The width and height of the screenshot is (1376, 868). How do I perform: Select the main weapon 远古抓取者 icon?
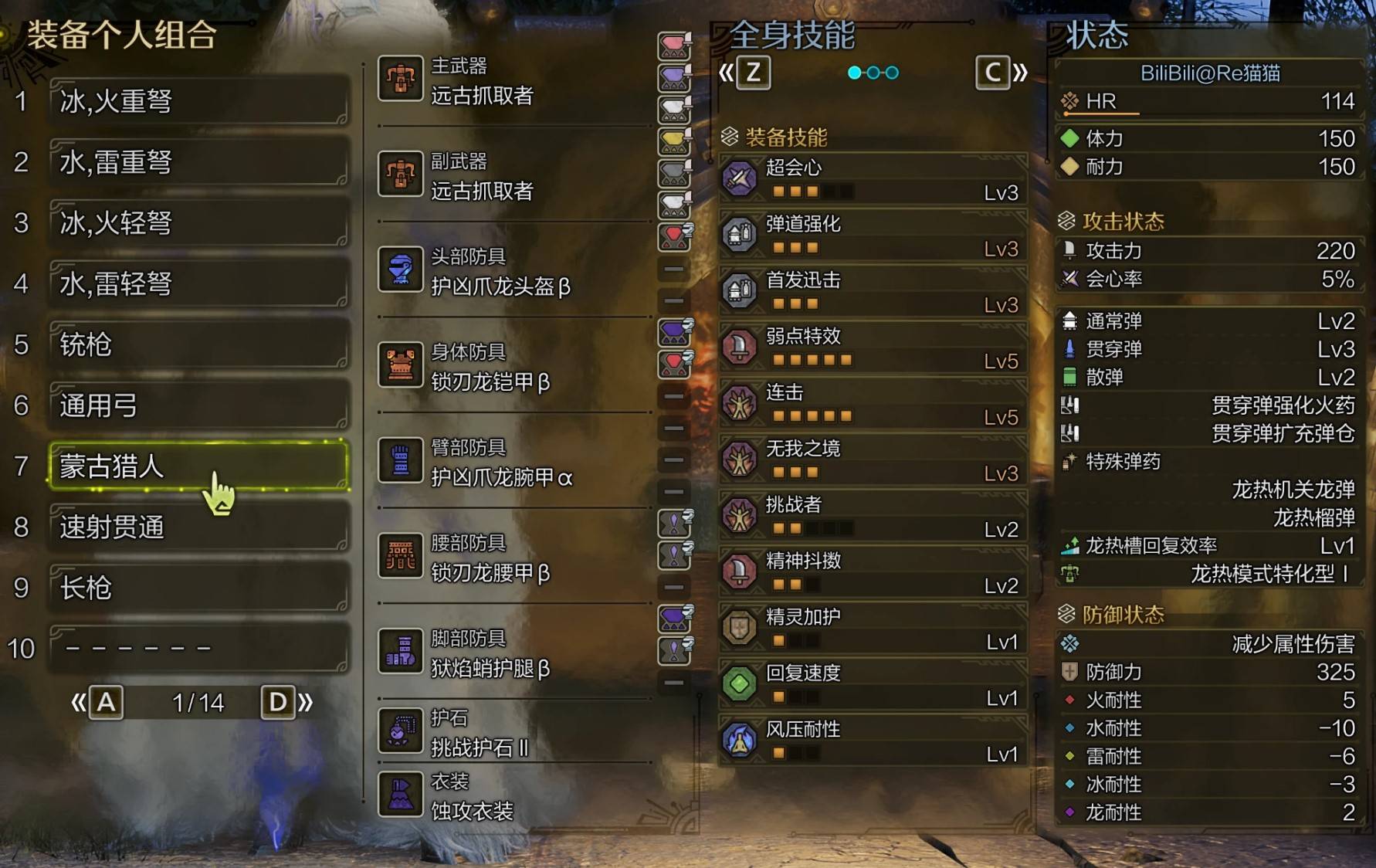click(399, 80)
